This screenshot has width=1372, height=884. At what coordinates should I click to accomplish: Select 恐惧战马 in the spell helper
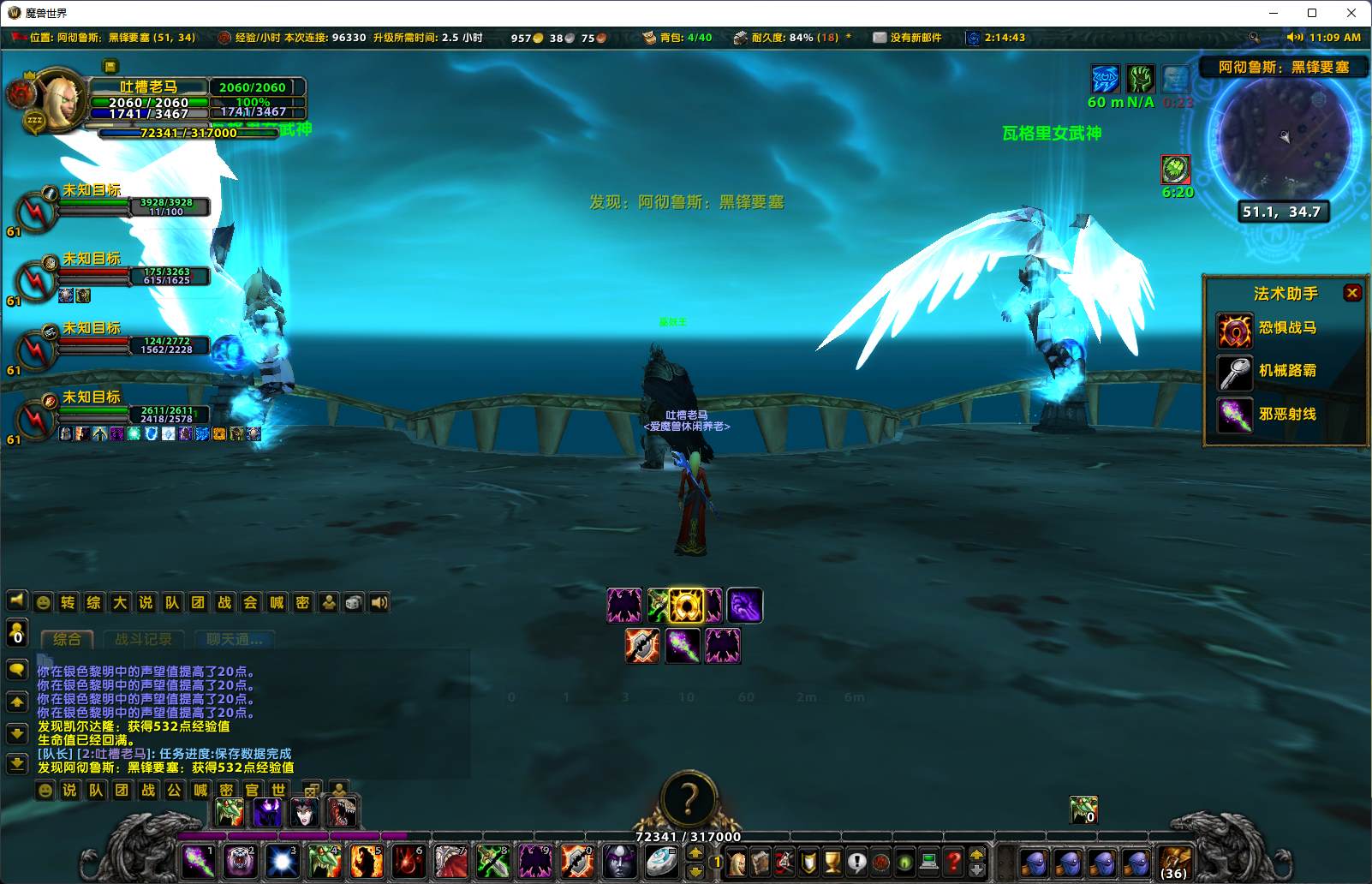click(x=1235, y=329)
